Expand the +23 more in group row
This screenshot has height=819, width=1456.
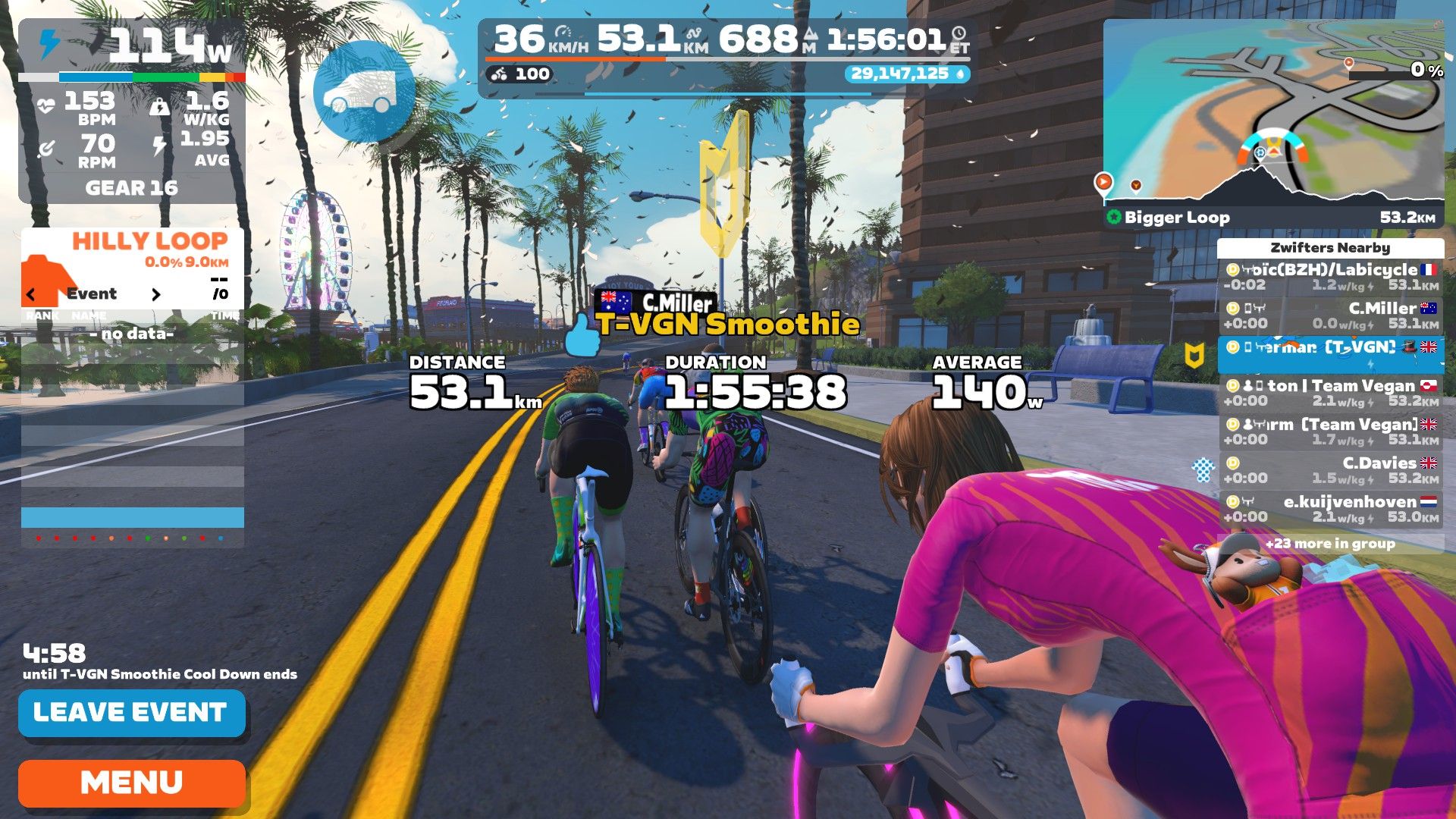point(1330,544)
